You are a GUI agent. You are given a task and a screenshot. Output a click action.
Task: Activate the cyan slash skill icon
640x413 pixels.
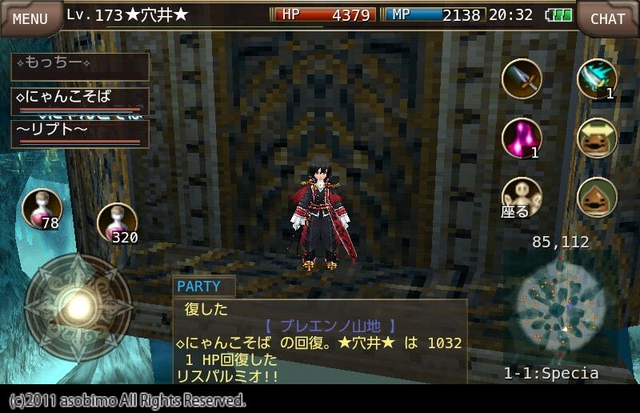coord(597,78)
